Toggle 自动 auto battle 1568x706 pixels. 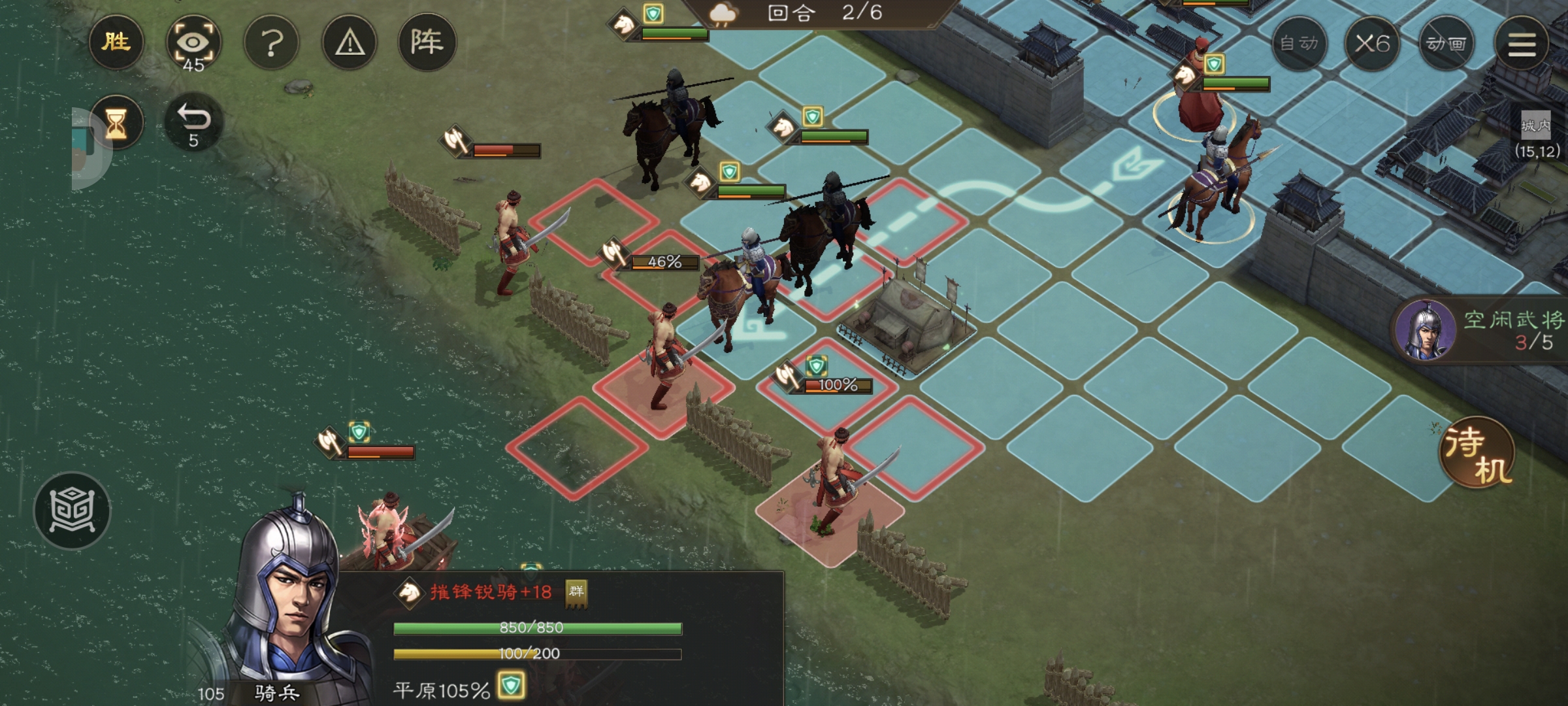tap(1299, 44)
